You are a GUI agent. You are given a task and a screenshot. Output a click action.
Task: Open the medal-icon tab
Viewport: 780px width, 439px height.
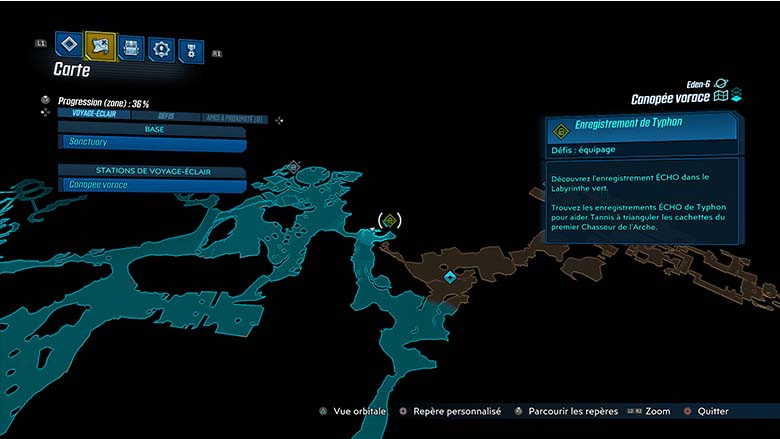pos(190,50)
